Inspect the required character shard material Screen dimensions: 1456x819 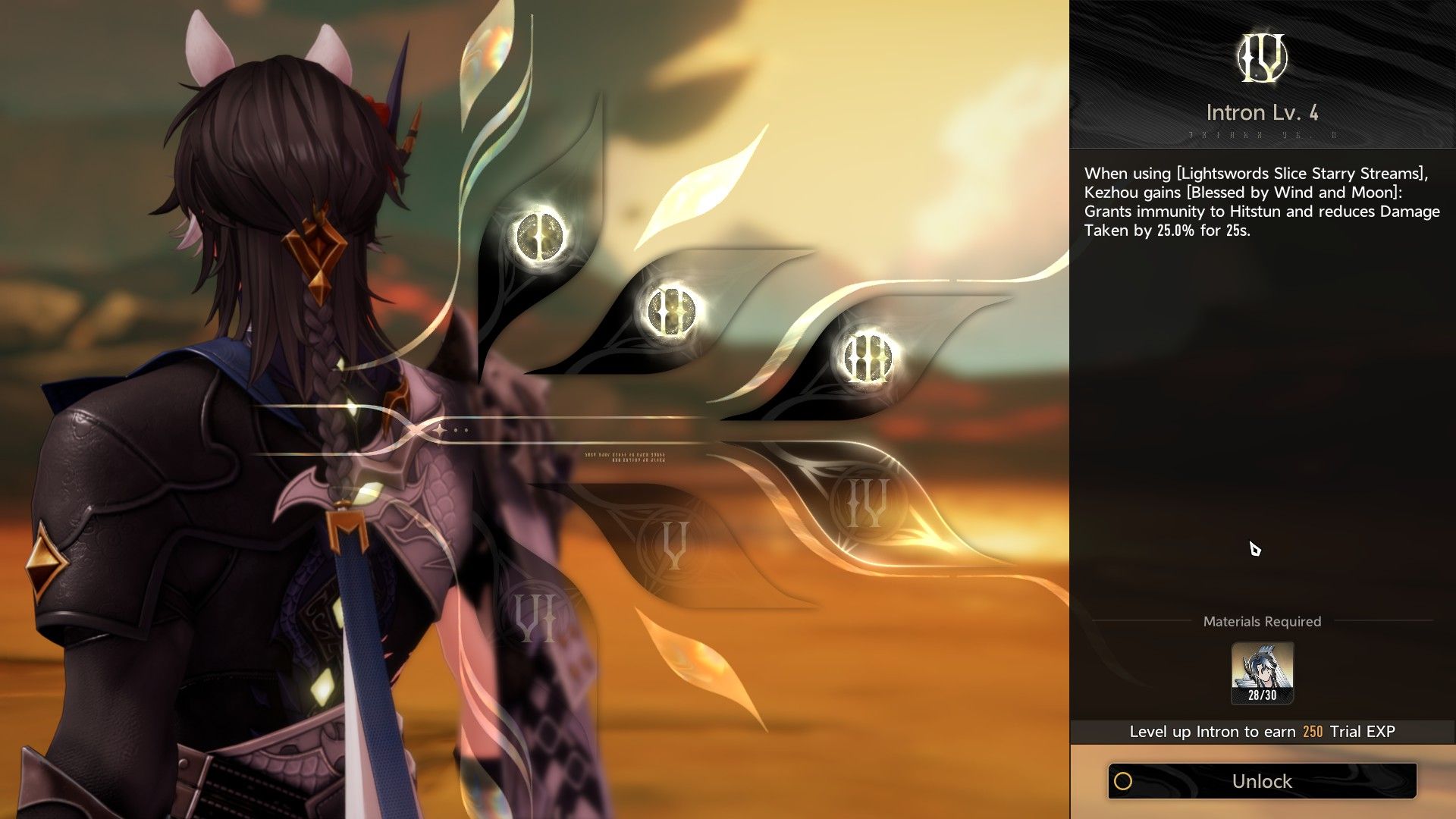[1262, 673]
